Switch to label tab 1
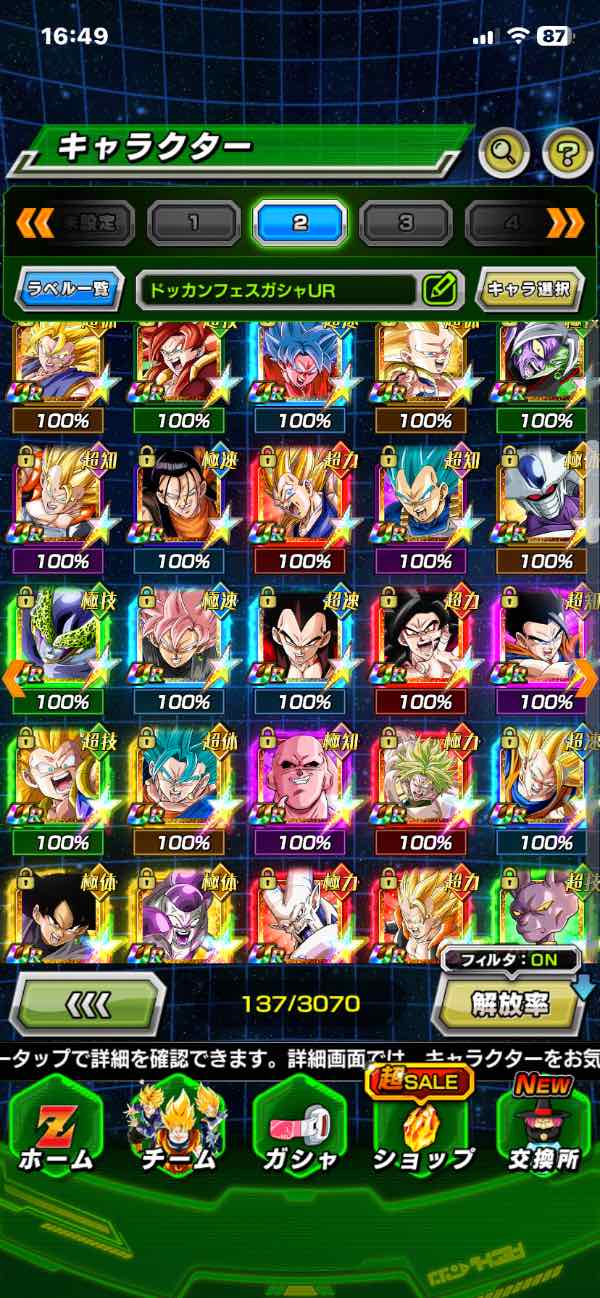The height and width of the screenshot is (1298, 600). 194,222
